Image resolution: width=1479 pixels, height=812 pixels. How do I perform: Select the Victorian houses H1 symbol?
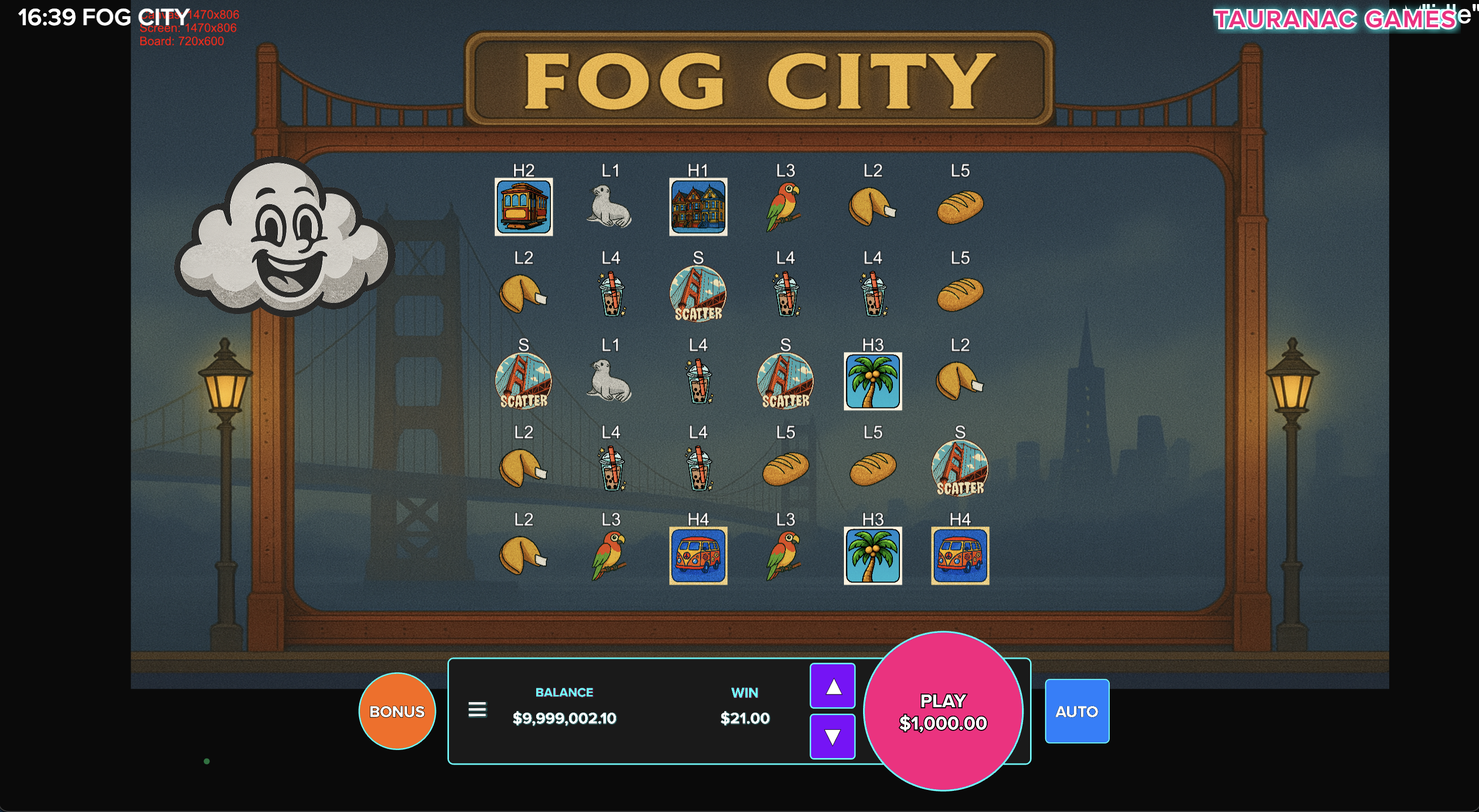[698, 208]
